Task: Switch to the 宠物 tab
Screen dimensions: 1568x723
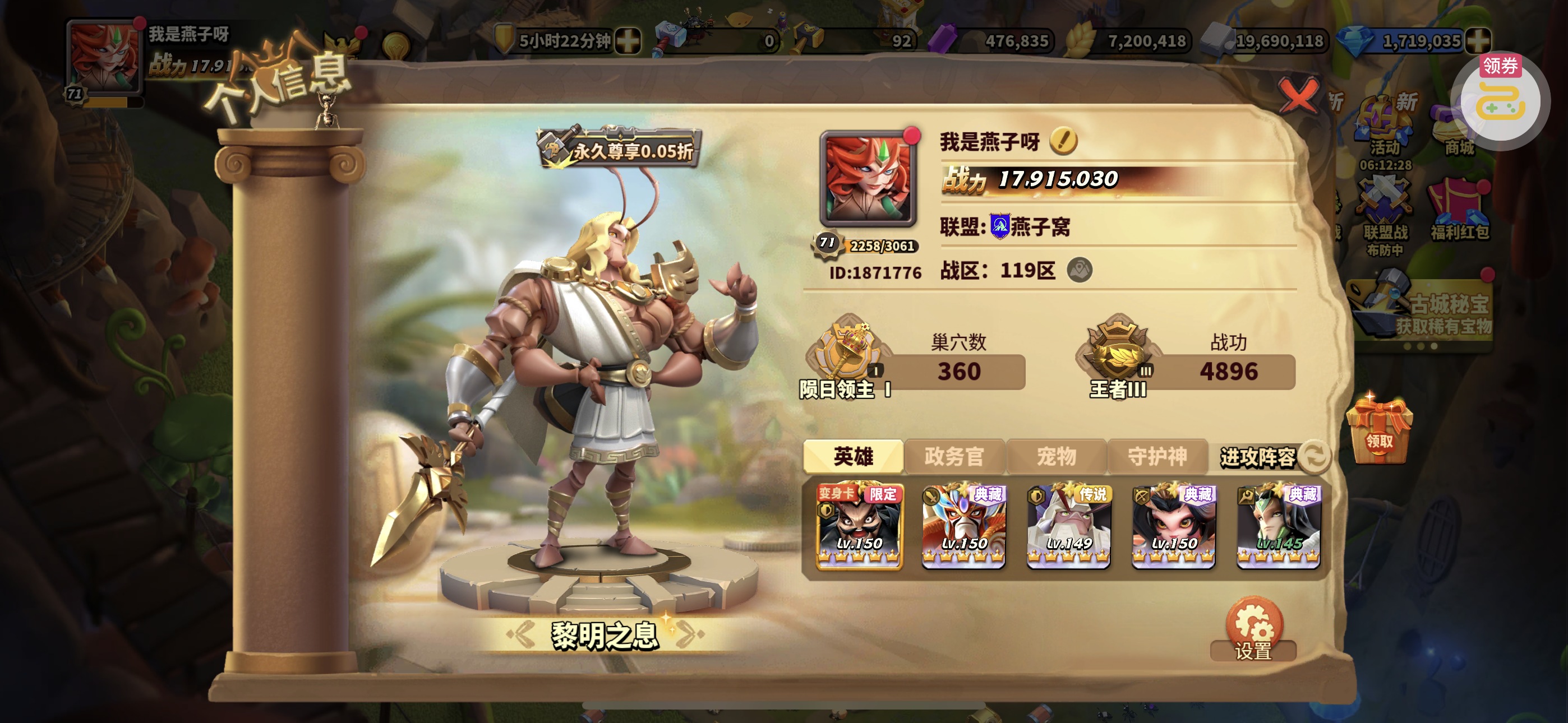Action: click(x=1056, y=456)
